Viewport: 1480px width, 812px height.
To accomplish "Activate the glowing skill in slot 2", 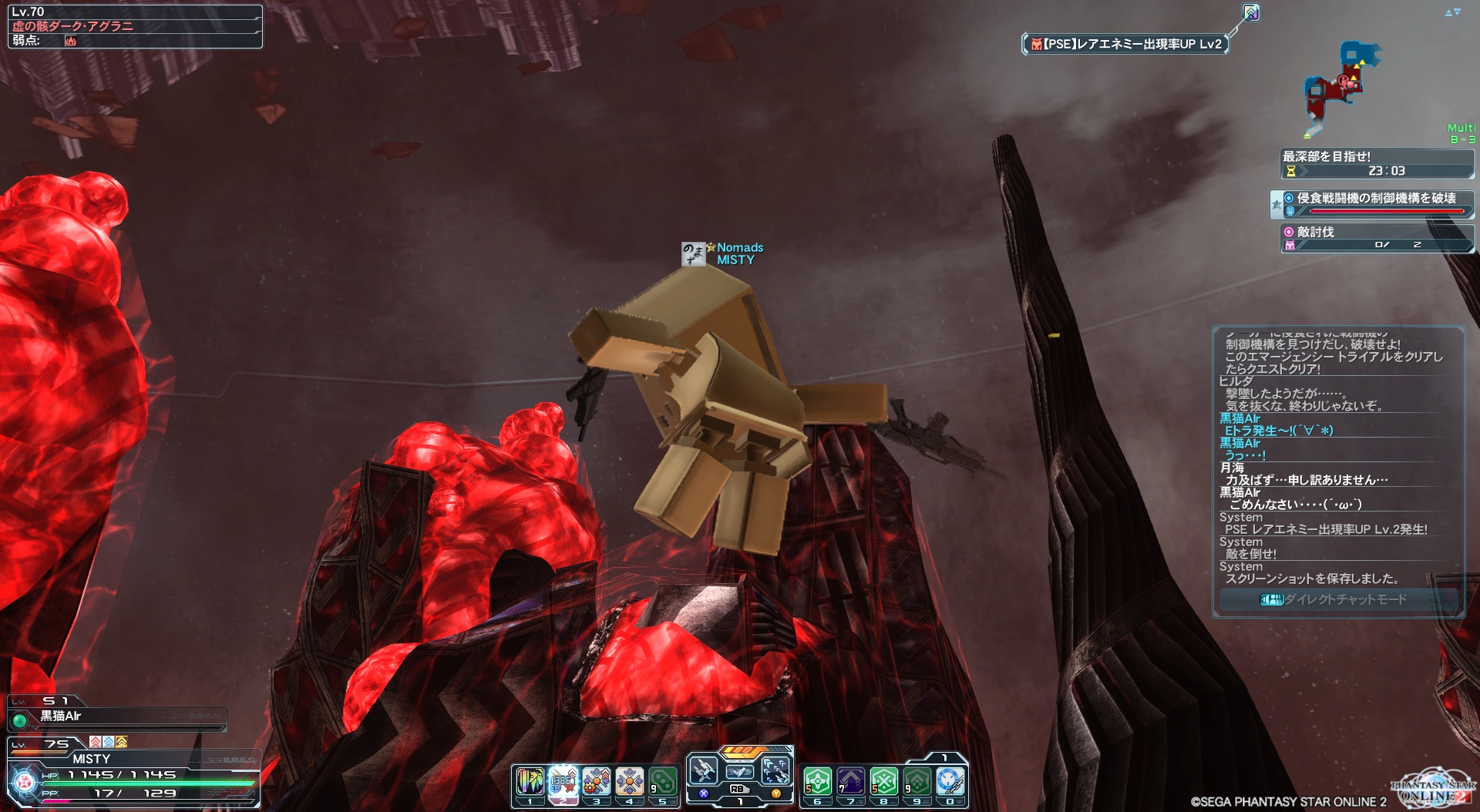I will tap(563, 782).
